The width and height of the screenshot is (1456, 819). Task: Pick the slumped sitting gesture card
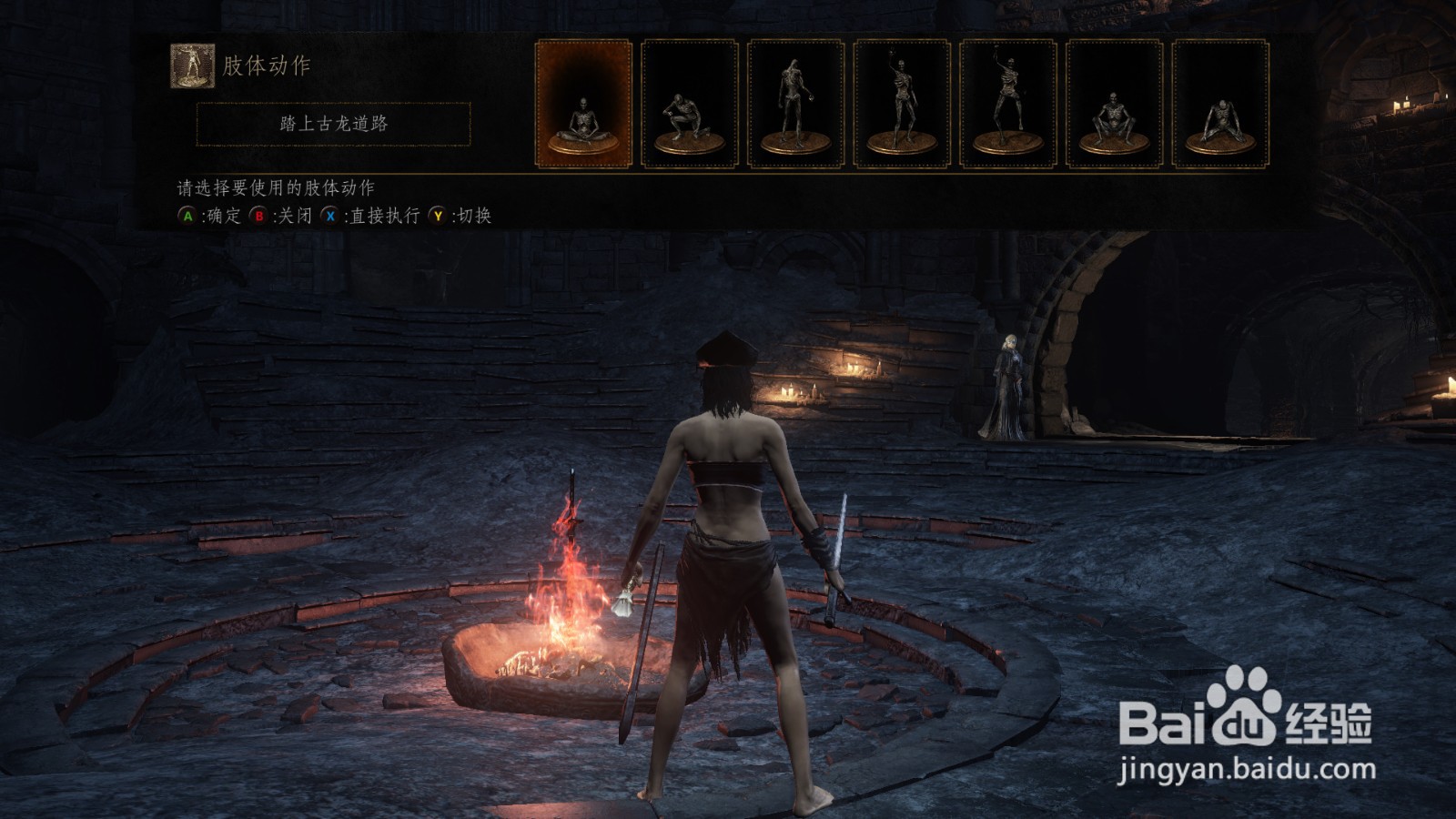tap(1220, 104)
